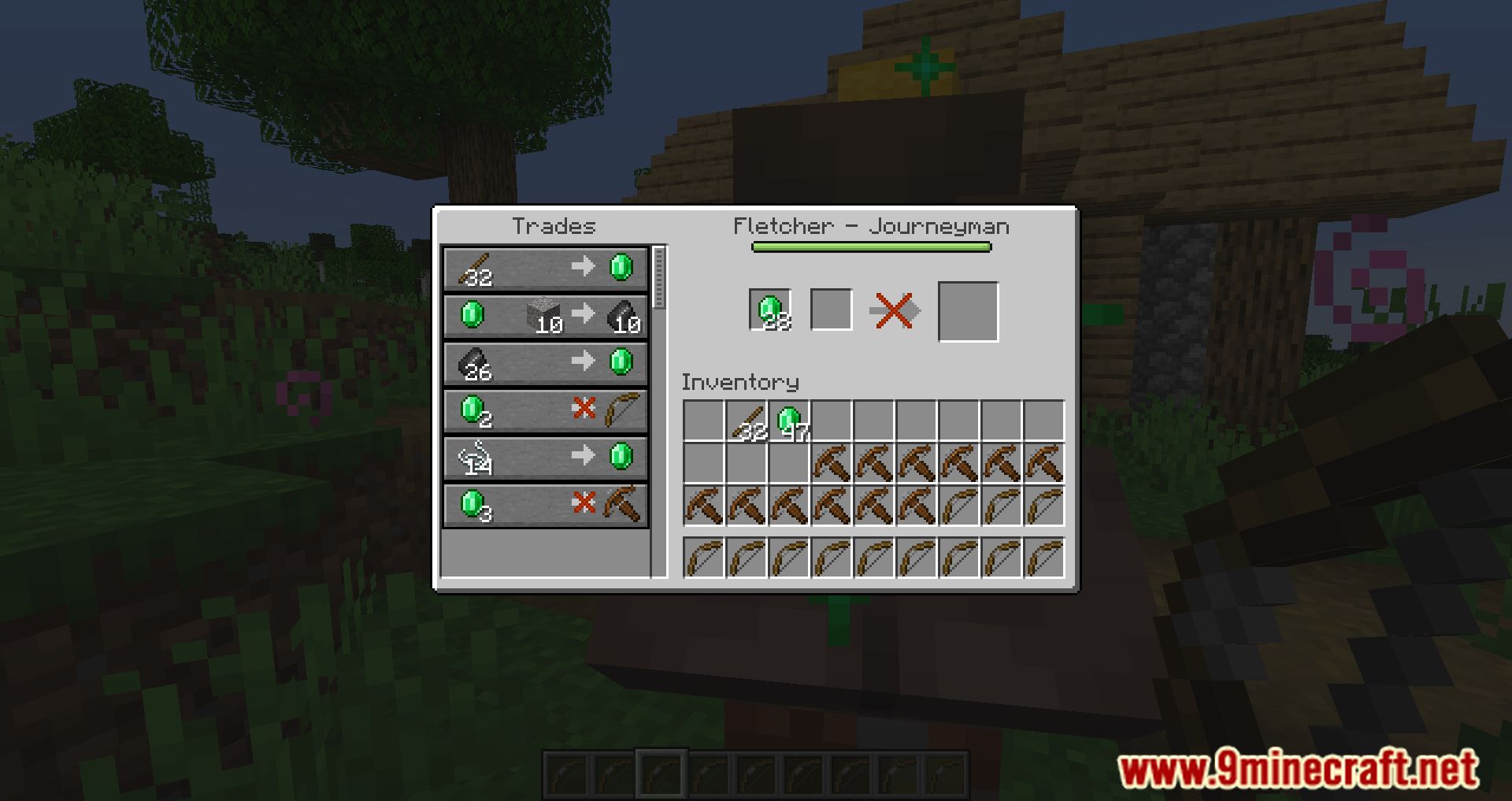
Task: Click the large trade output slot
Action: click(967, 310)
